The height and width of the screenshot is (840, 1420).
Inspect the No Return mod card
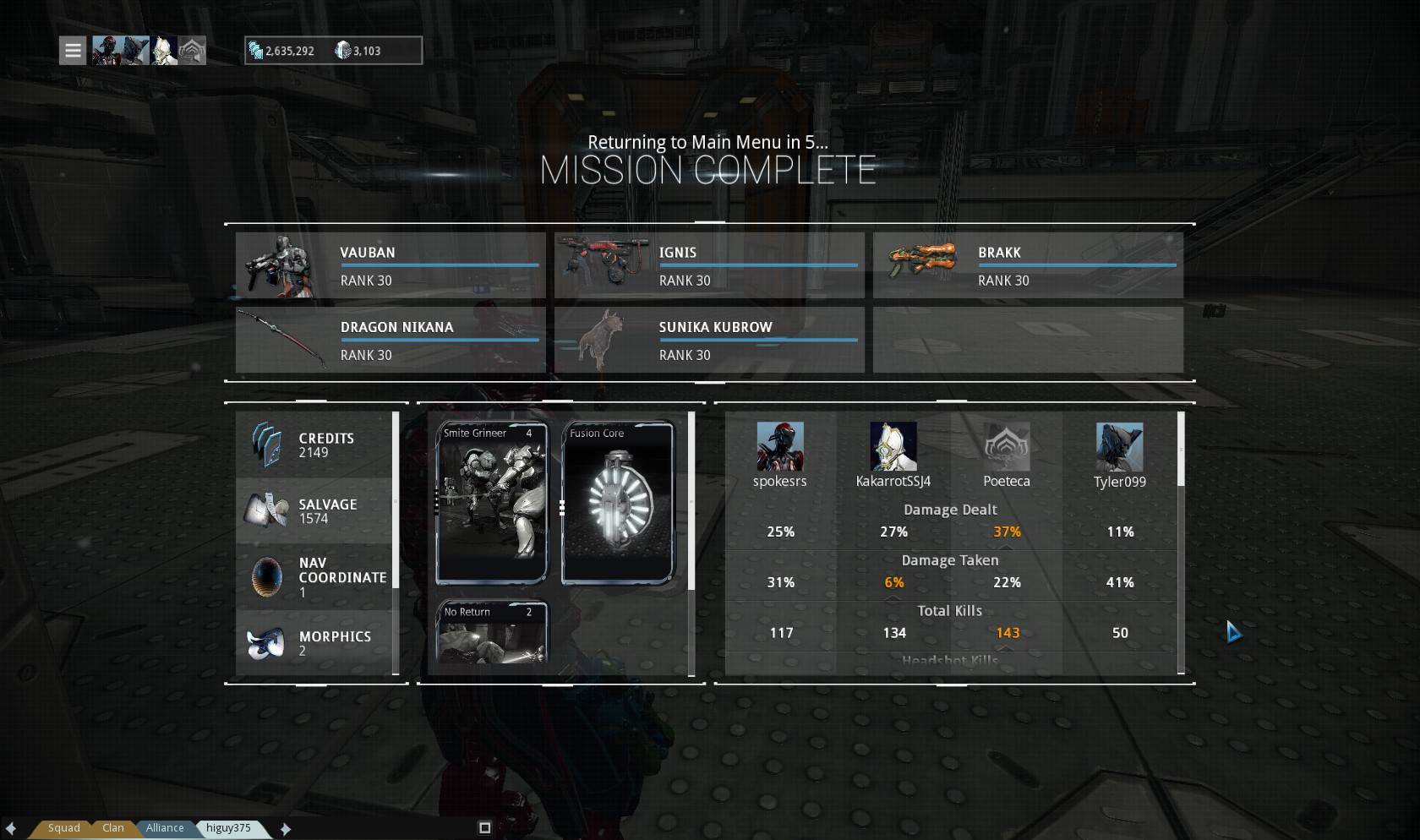491,632
